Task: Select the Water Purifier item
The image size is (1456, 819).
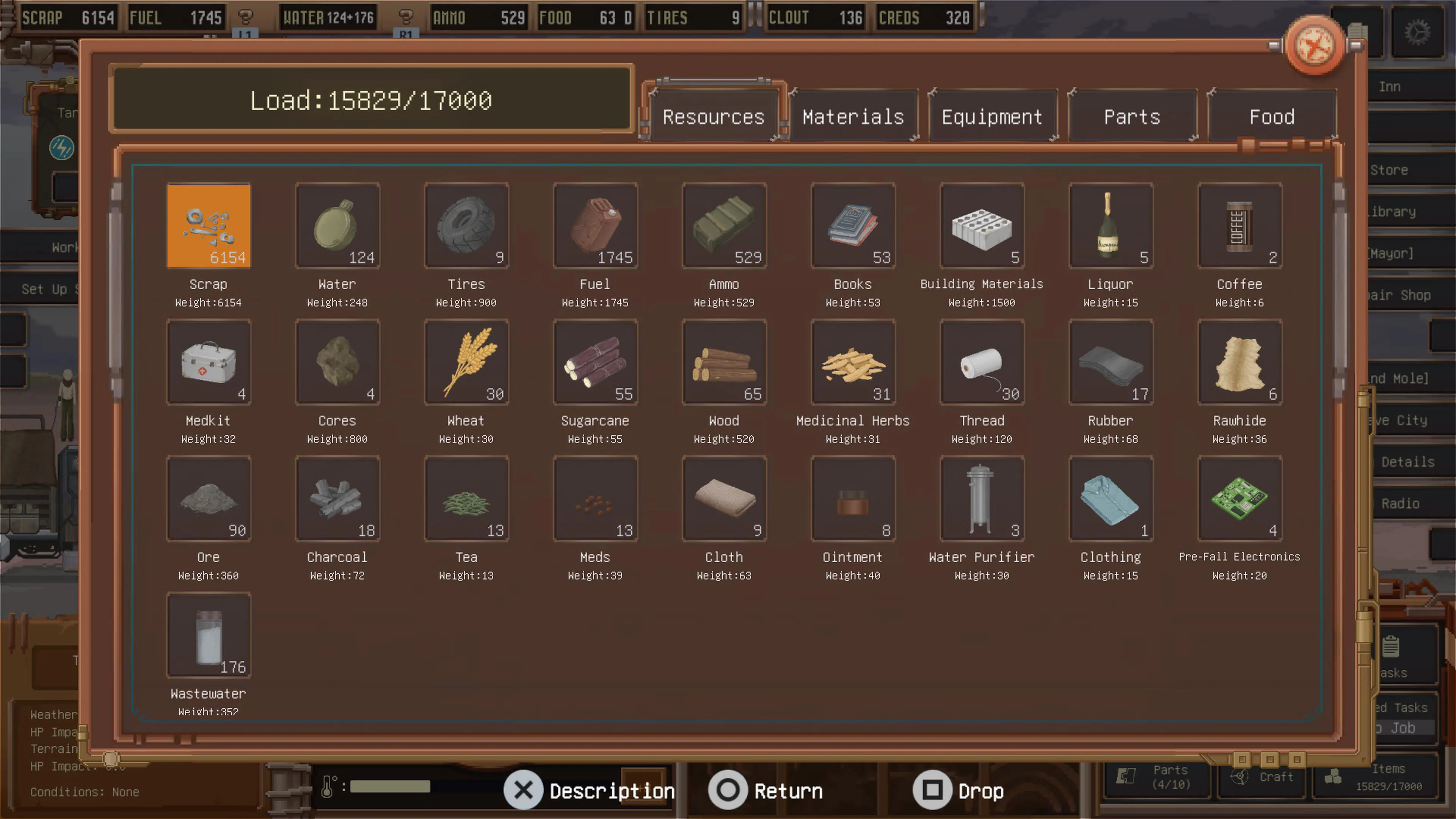Action: coord(982,499)
